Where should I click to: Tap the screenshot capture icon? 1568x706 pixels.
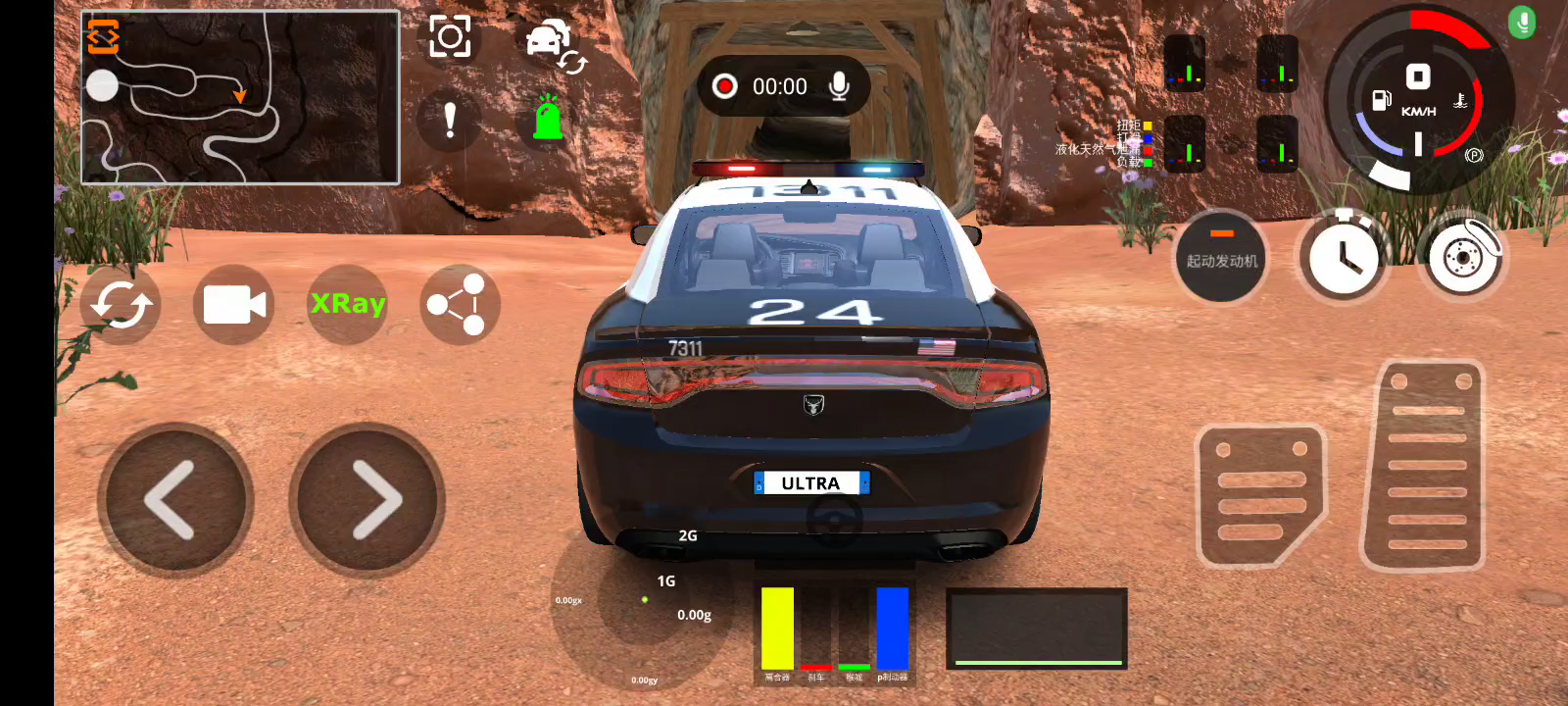(x=450, y=37)
